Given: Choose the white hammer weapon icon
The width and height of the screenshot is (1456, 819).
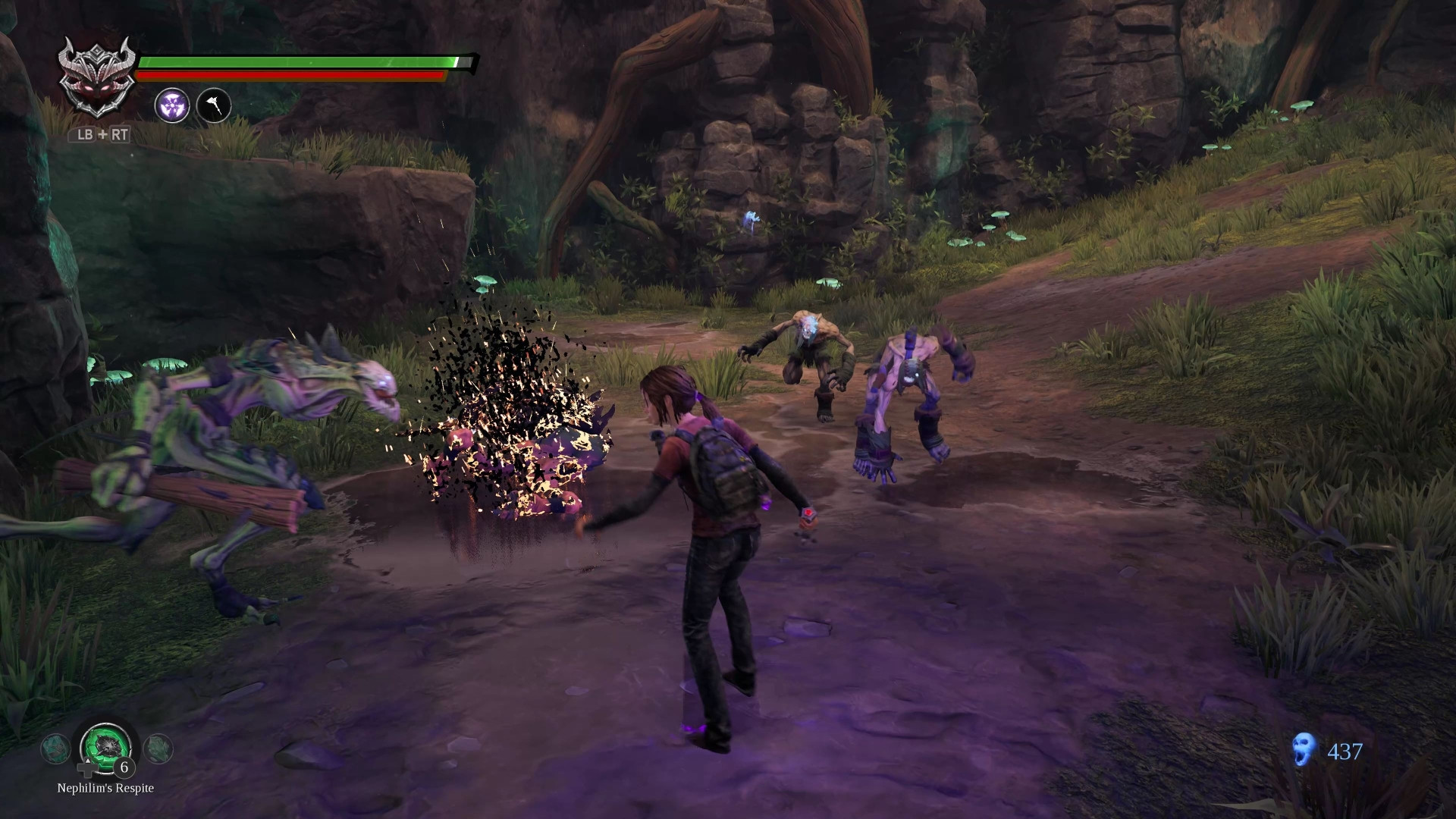Looking at the screenshot, I should [x=214, y=105].
